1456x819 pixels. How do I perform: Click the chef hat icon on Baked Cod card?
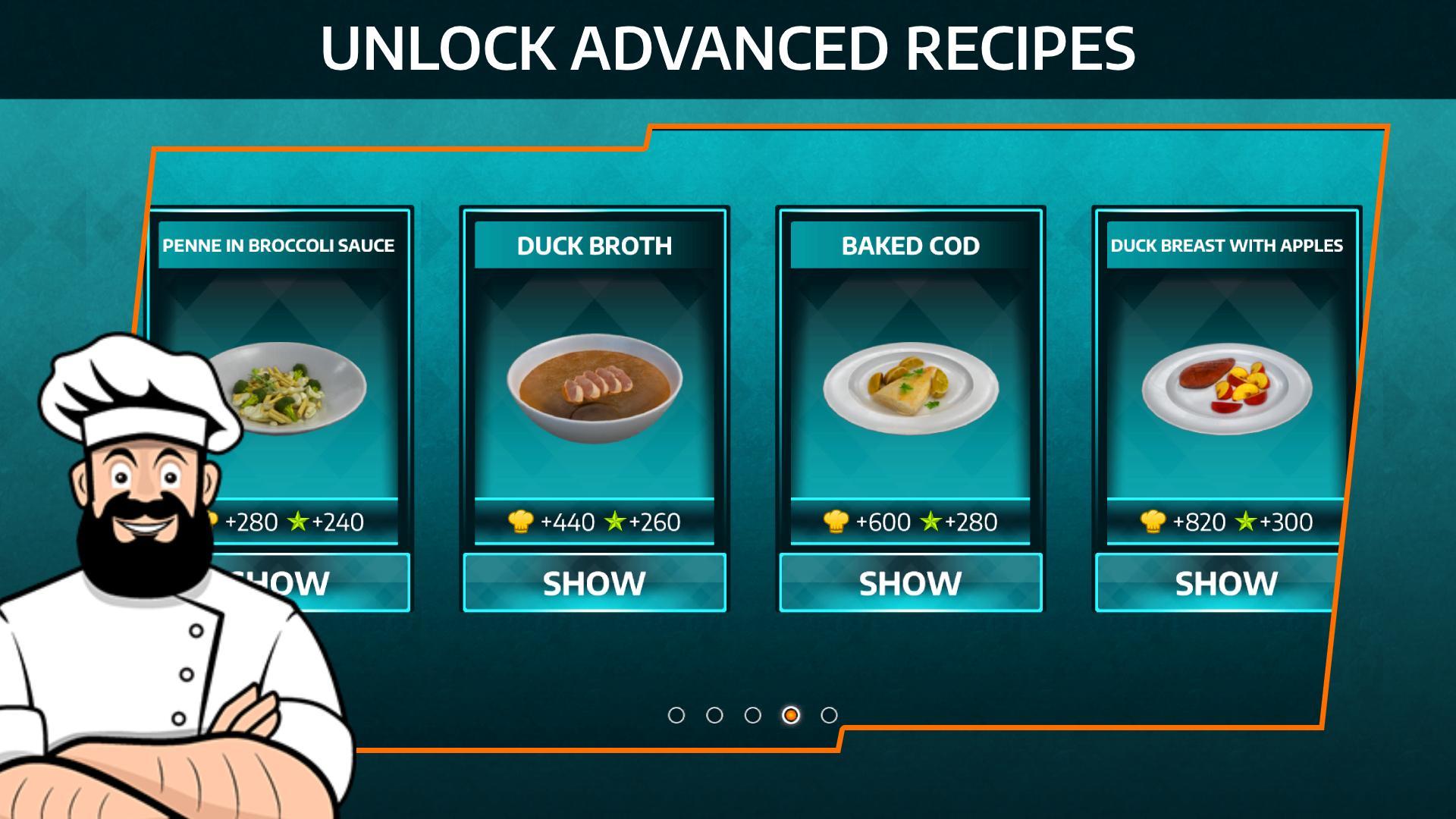tap(838, 522)
